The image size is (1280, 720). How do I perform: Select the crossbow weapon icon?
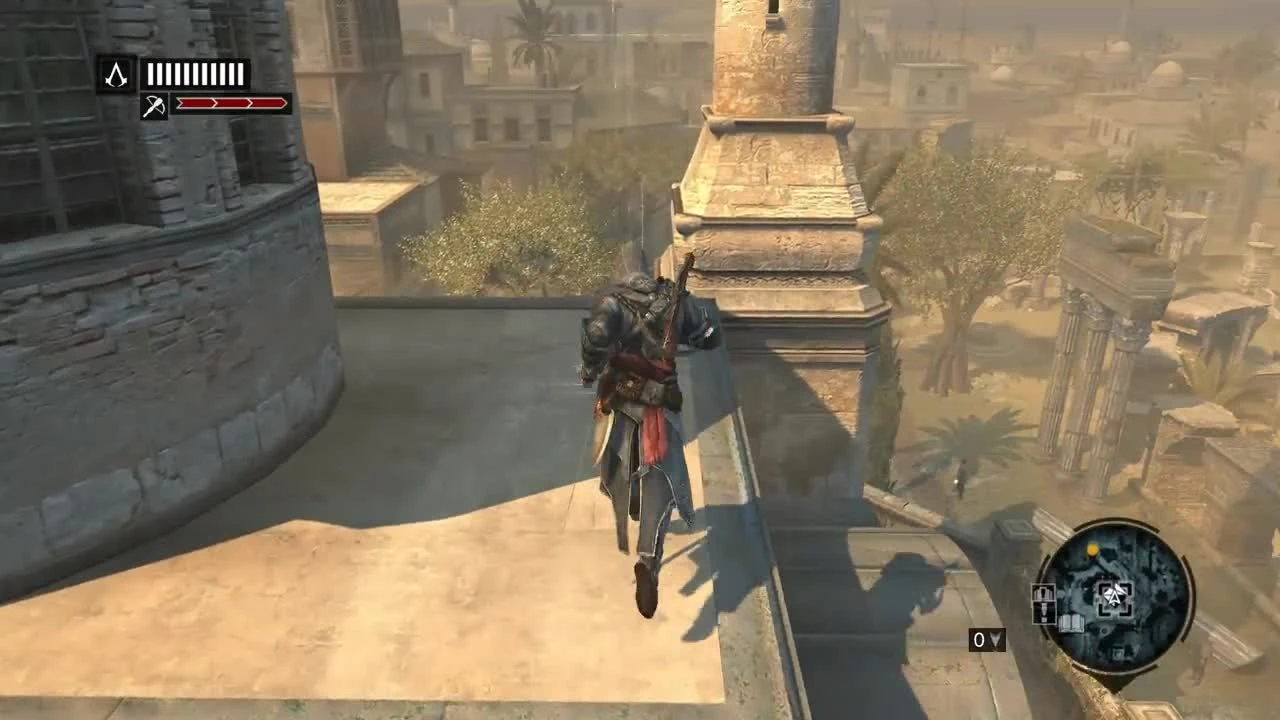pyautogui.click(x=153, y=108)
